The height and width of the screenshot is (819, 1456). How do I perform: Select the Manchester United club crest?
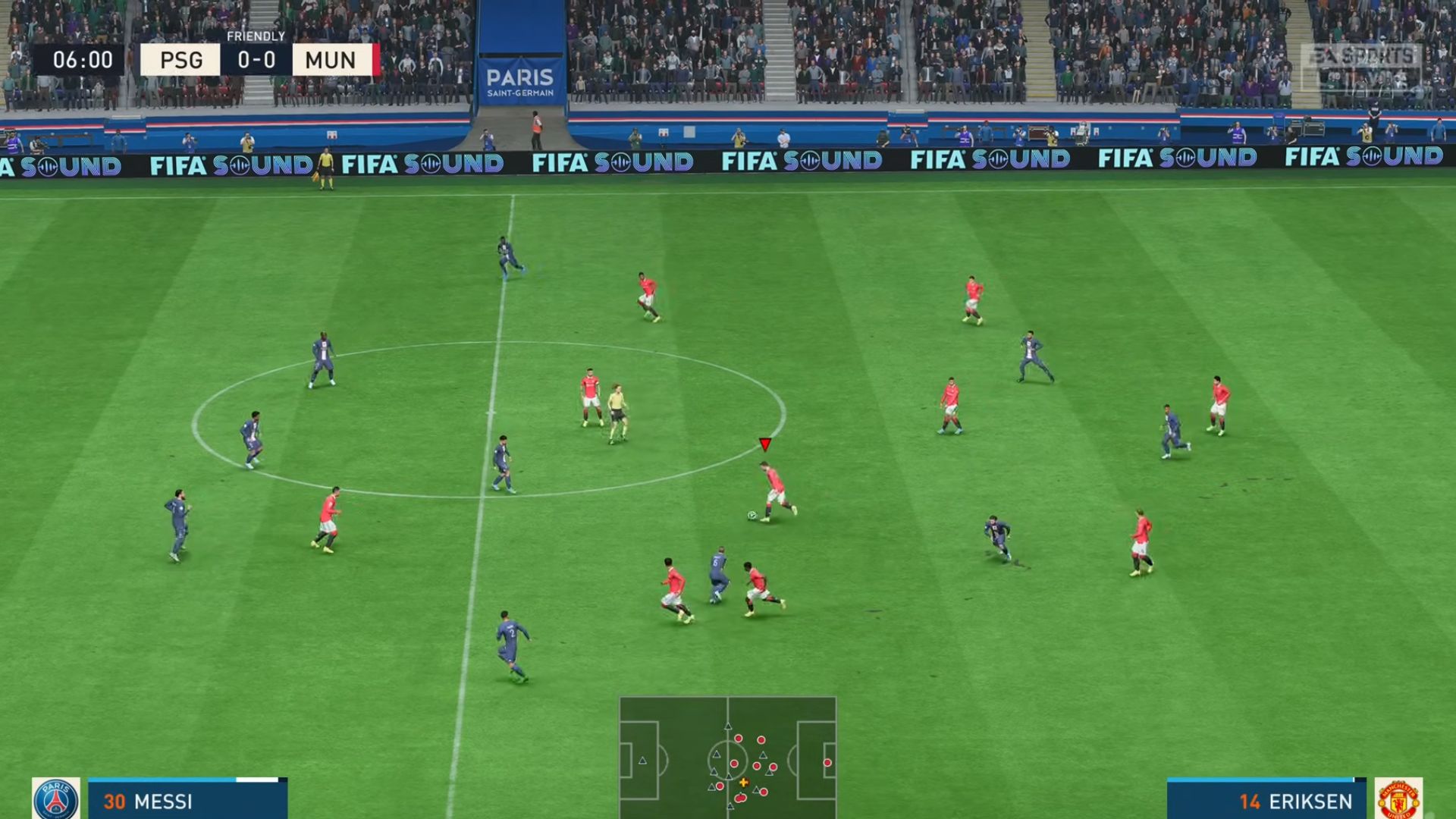(1398, 799)
